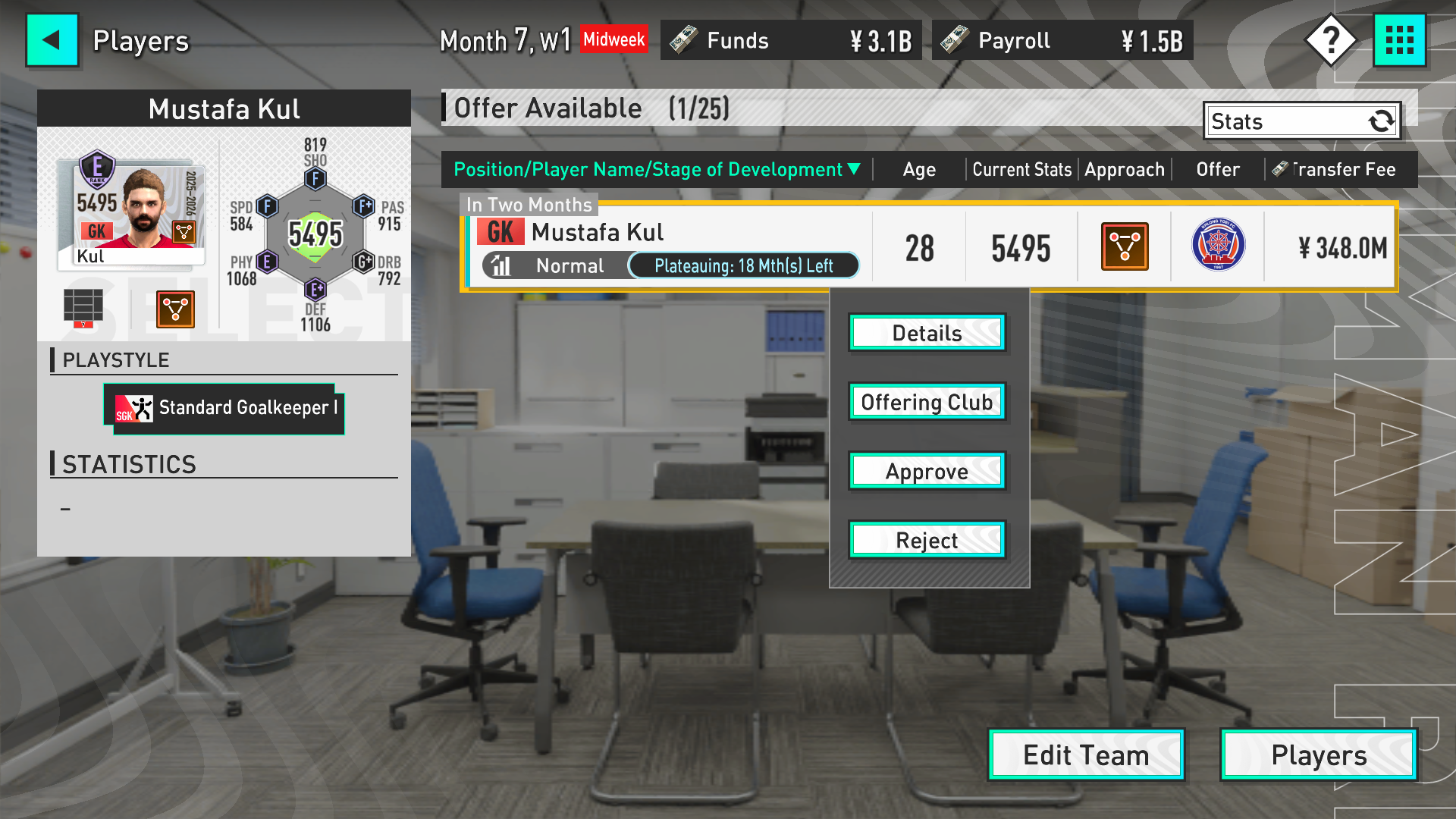Click the offering club crest

pos(1218,246)
